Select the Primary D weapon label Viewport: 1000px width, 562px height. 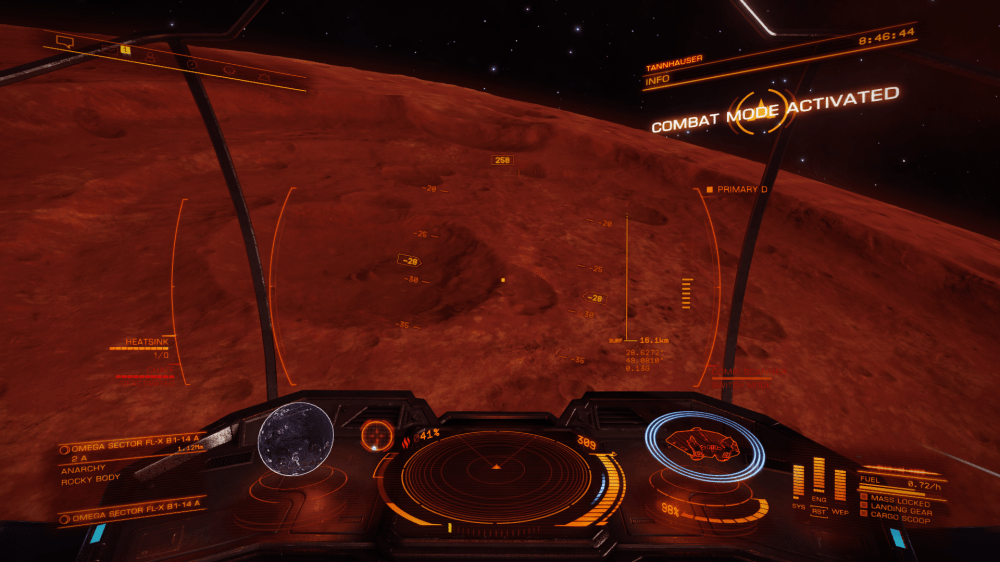[742, 189]
